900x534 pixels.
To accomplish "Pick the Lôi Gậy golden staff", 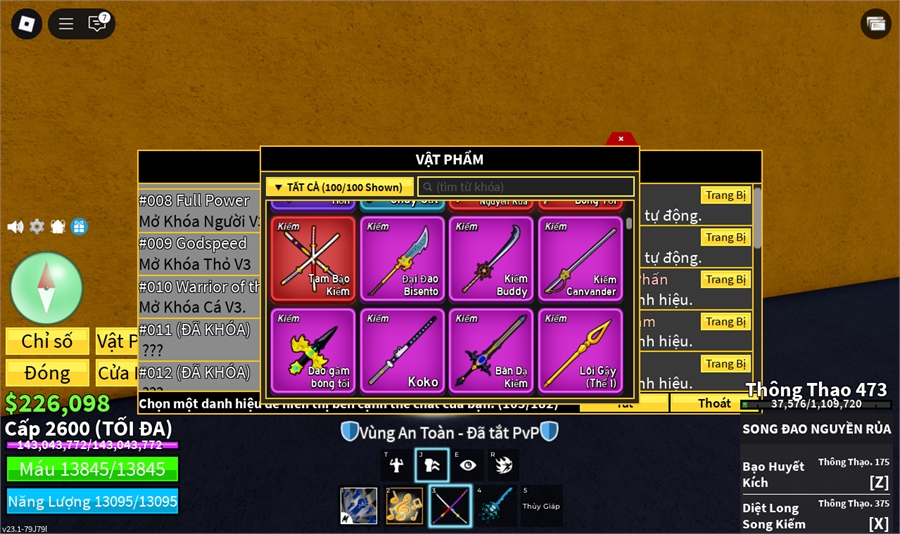I will coord(580,350).
